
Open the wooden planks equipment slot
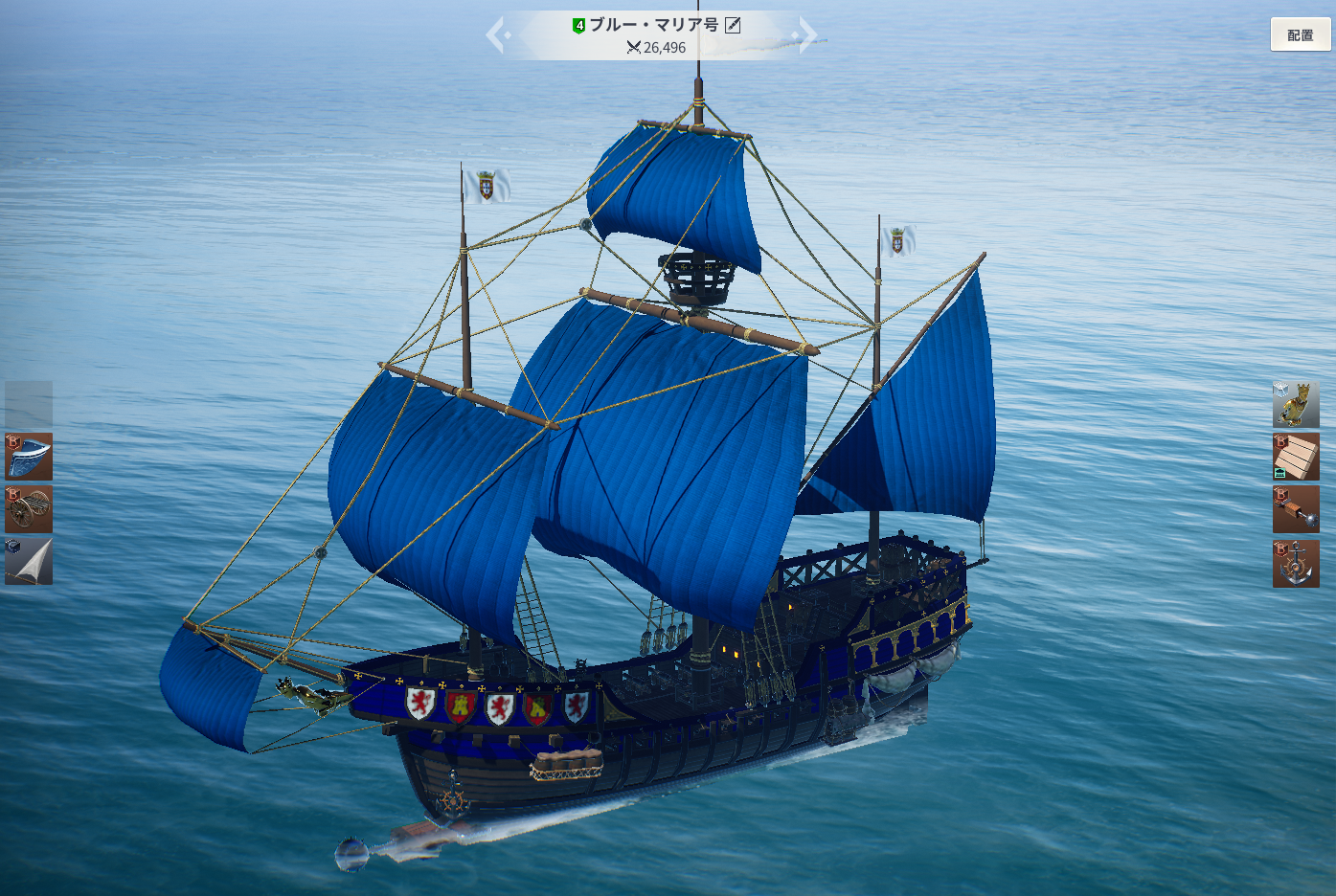[1296, 457]
